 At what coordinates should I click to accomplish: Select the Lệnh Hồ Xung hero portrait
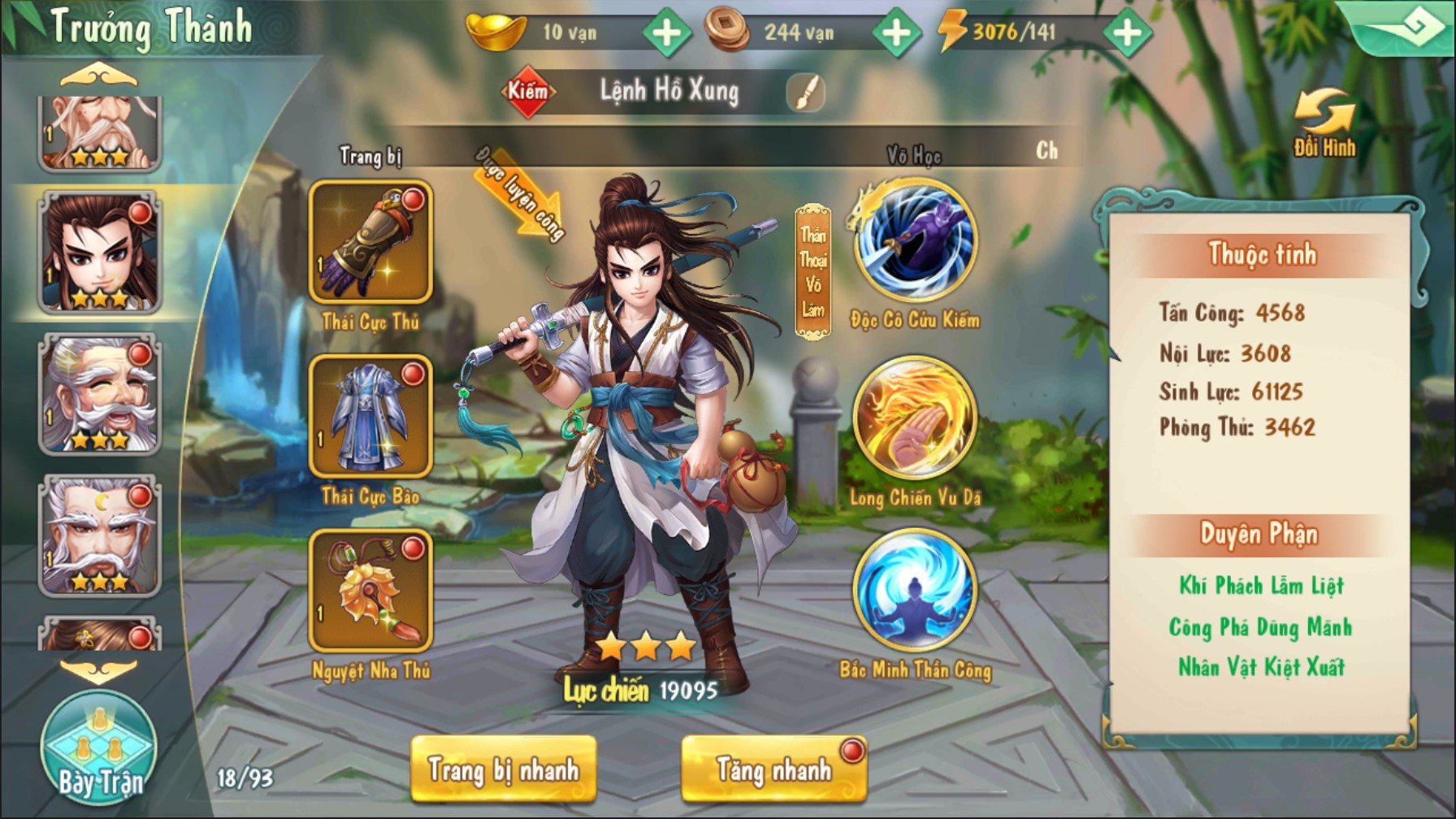click(x=100, y=253)
